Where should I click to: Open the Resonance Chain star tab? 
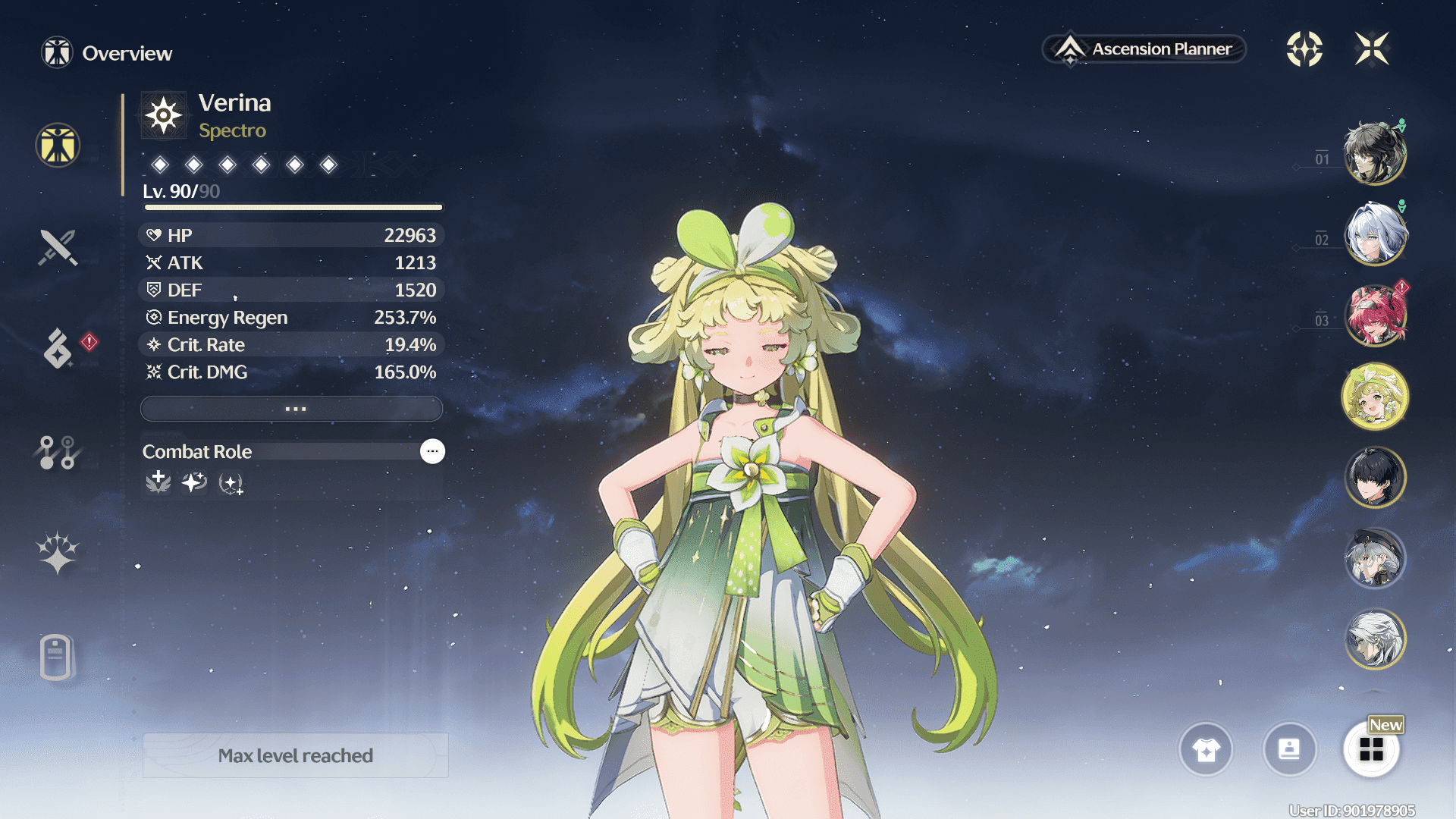[58, 552]
